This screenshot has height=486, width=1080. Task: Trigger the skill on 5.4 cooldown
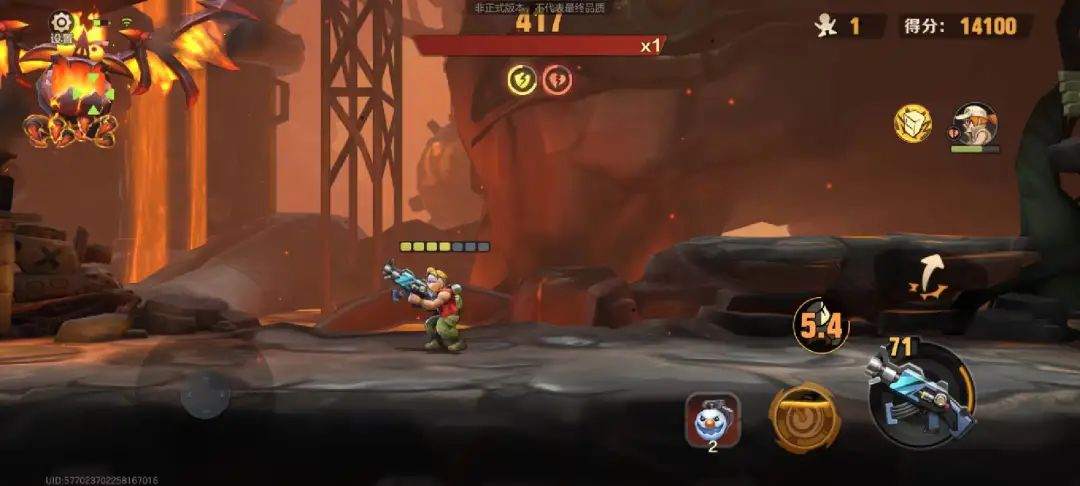pyautogui.click(x=821, y=324)
